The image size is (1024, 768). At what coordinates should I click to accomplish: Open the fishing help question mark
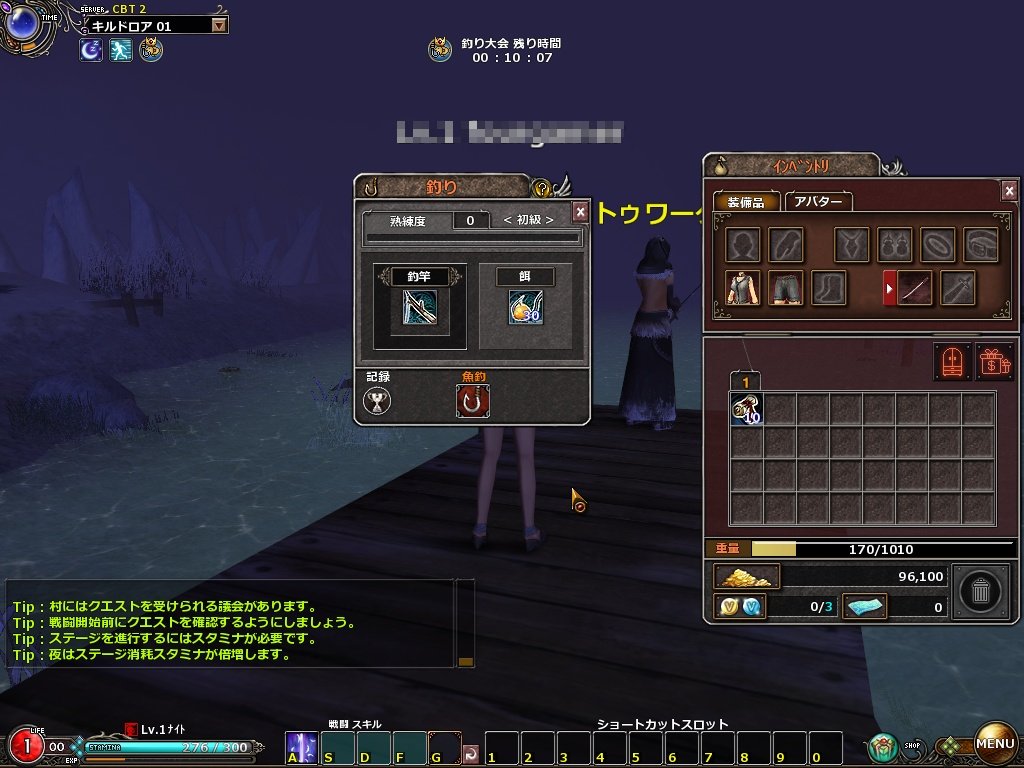(x=542, y=187)
